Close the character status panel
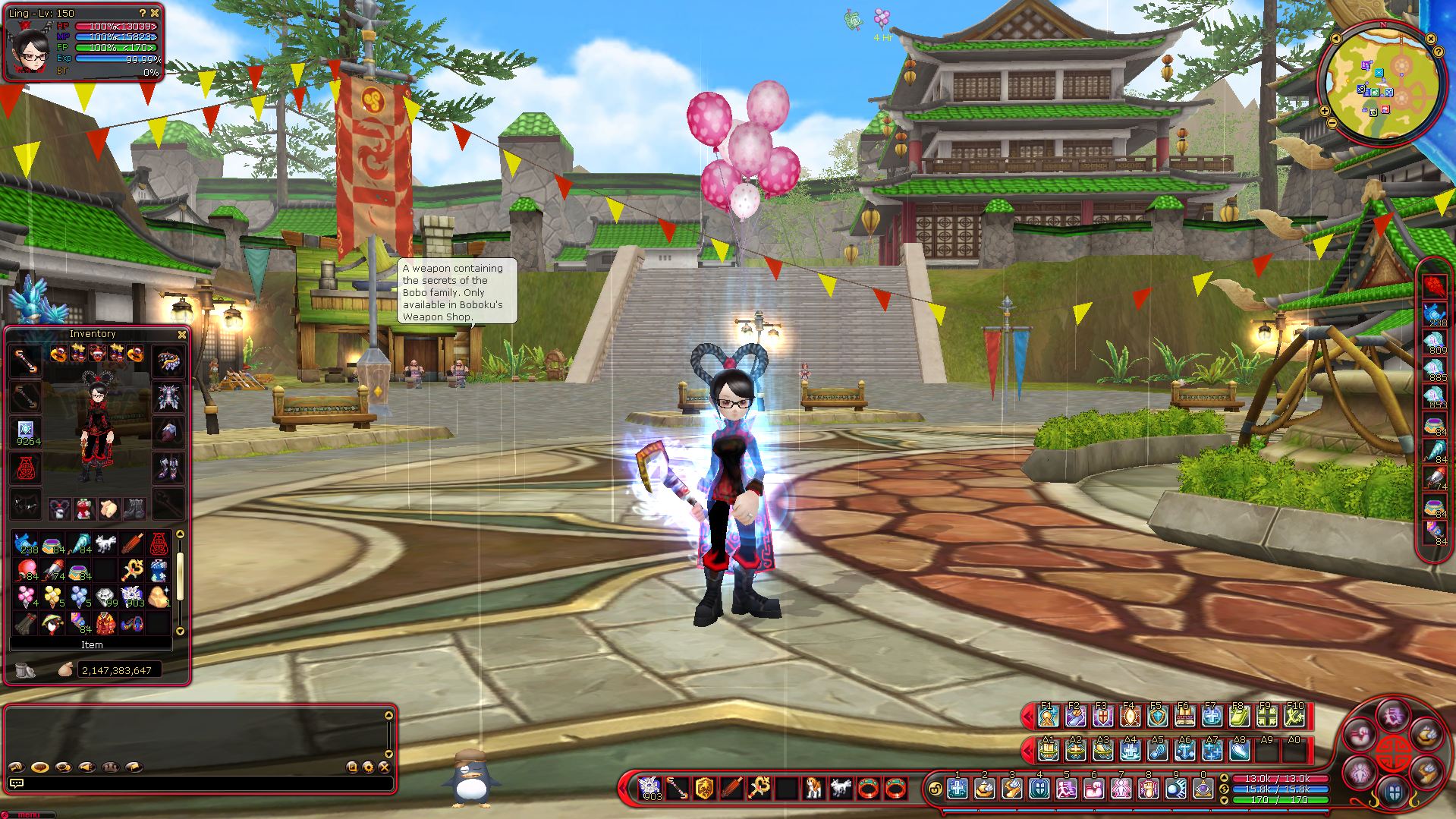This screenshot has height=819, width=1456. click(x=156, y=13)
